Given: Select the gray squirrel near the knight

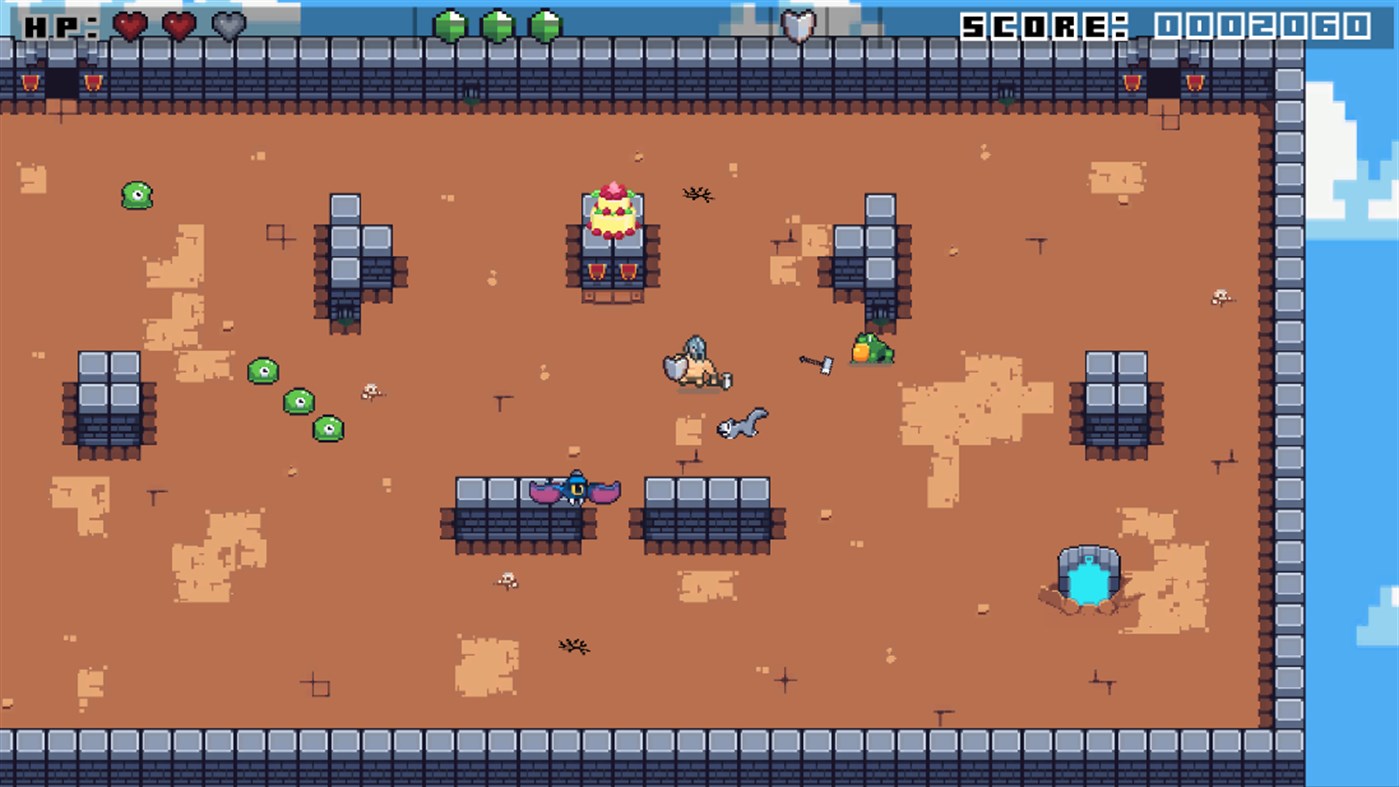Looking at the screenshot, I should coord(742,424).
